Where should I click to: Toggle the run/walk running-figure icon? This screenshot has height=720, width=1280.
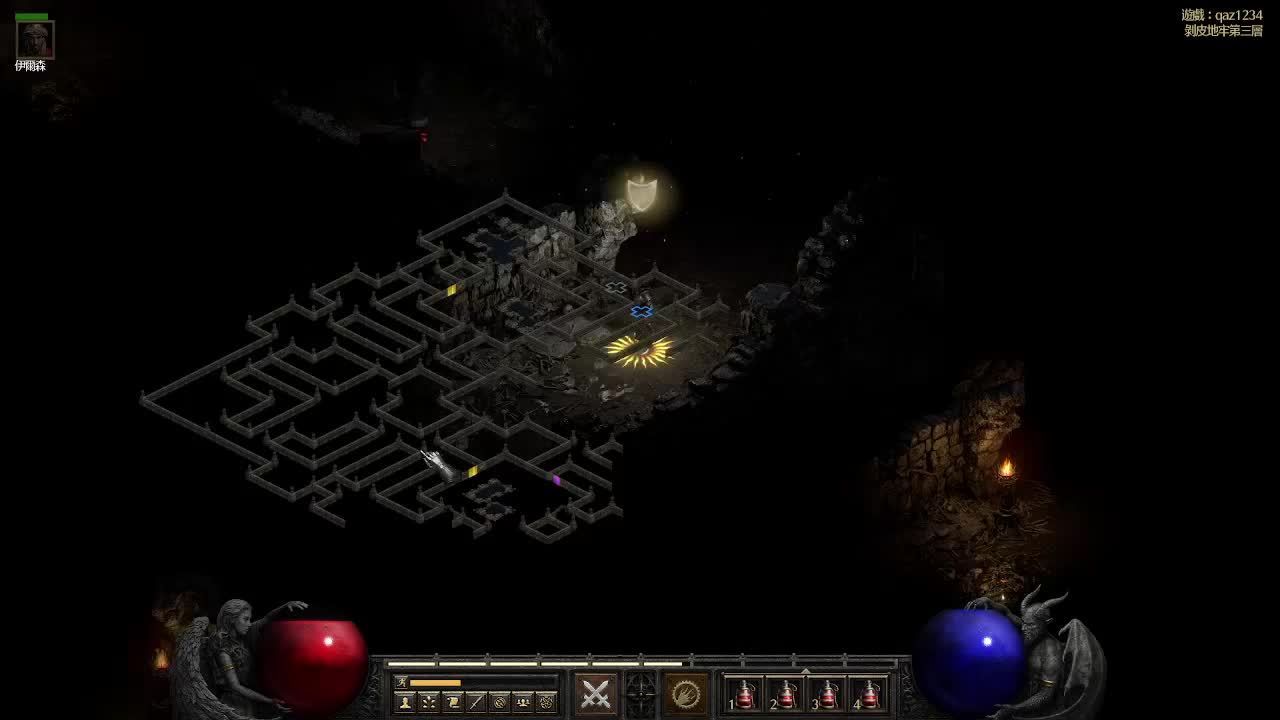(x=402, y=682)
